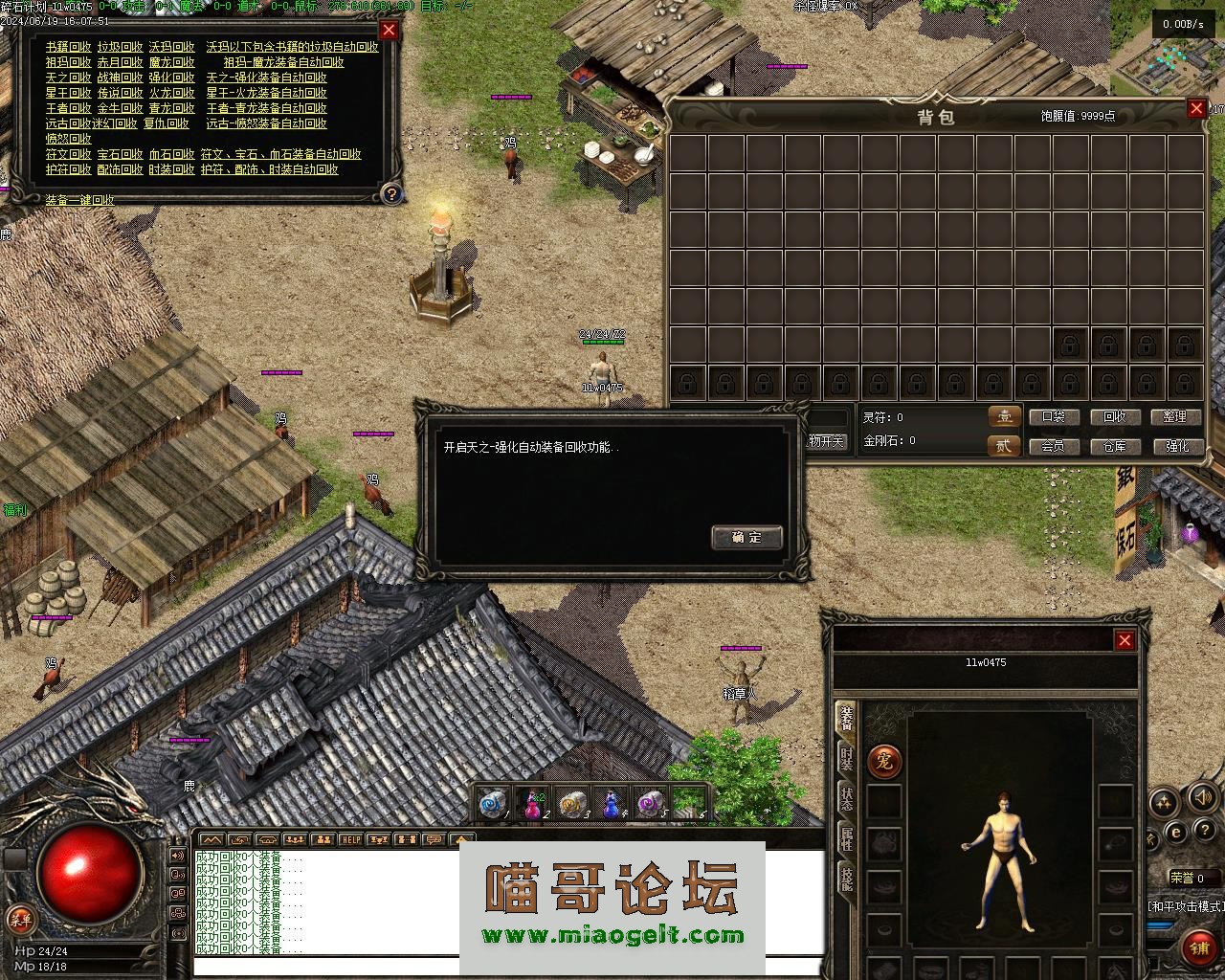The width and height of the screenshot is (1225, 980).
Task: Choose 天之-强化装备自动回收 option
Action: click(x=266, y=78)
